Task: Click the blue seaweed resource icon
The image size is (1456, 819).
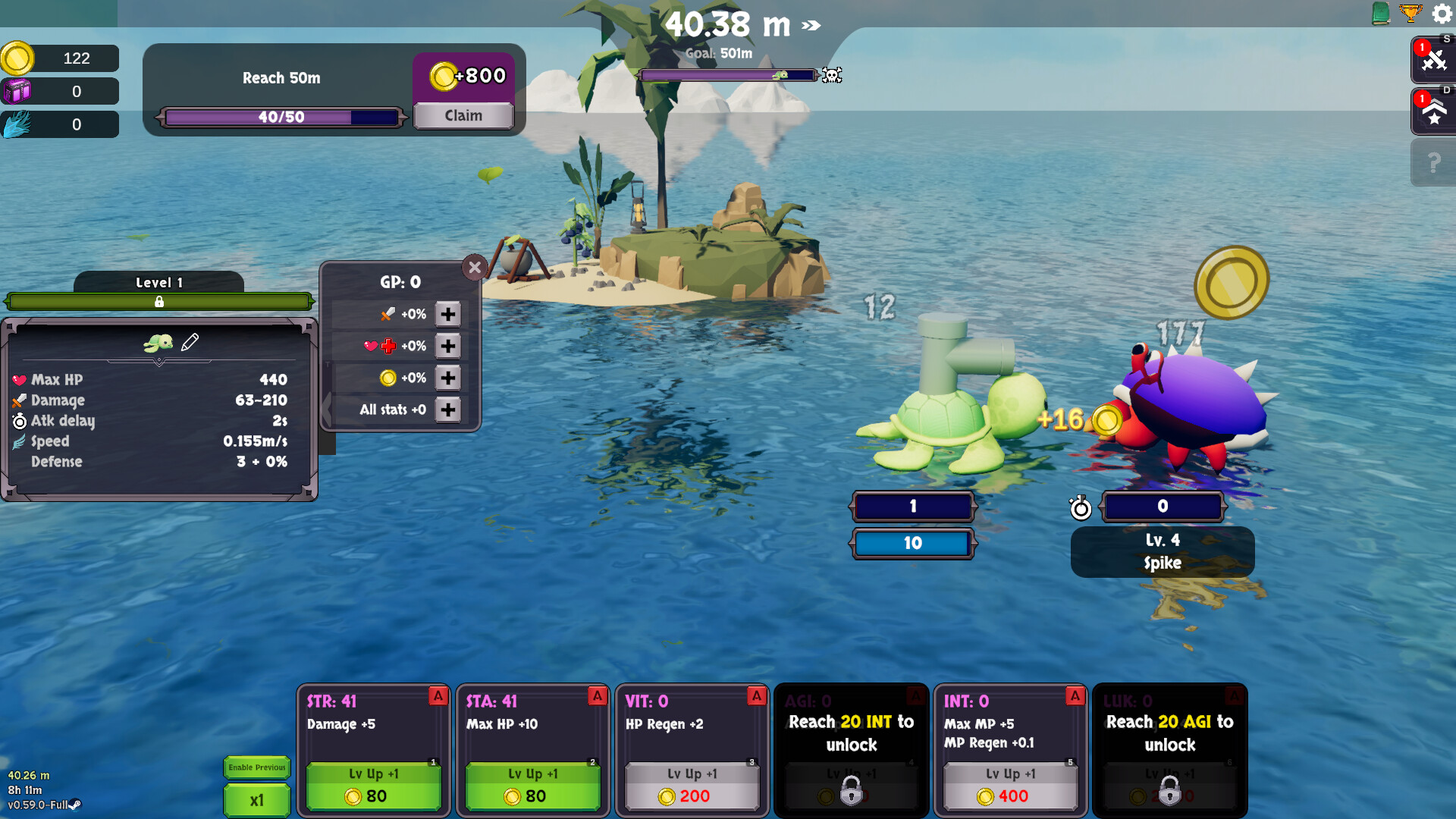Action: coord(15,124)
